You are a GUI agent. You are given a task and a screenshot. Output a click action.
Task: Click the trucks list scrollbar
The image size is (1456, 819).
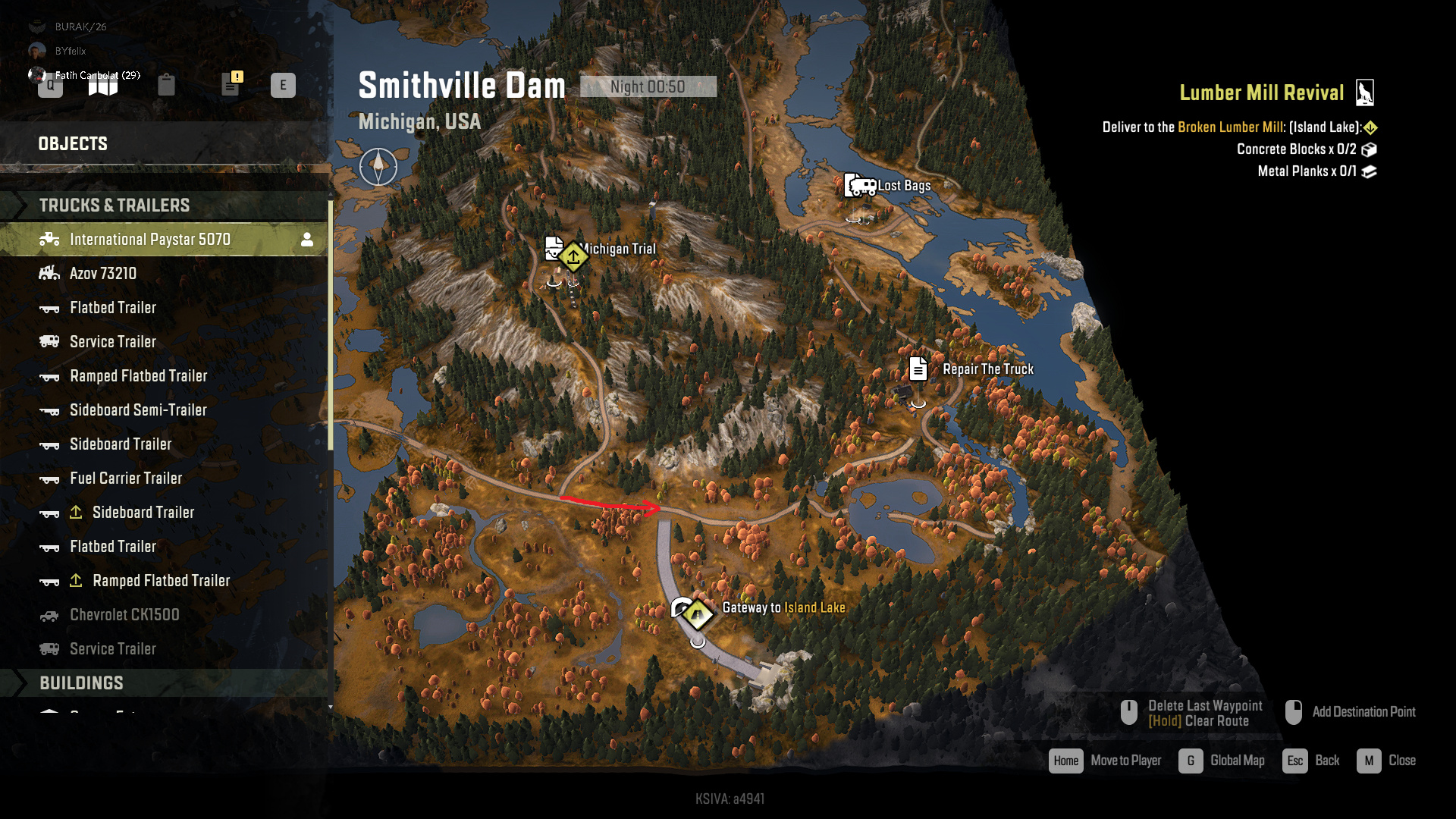[x=331, y=326]
